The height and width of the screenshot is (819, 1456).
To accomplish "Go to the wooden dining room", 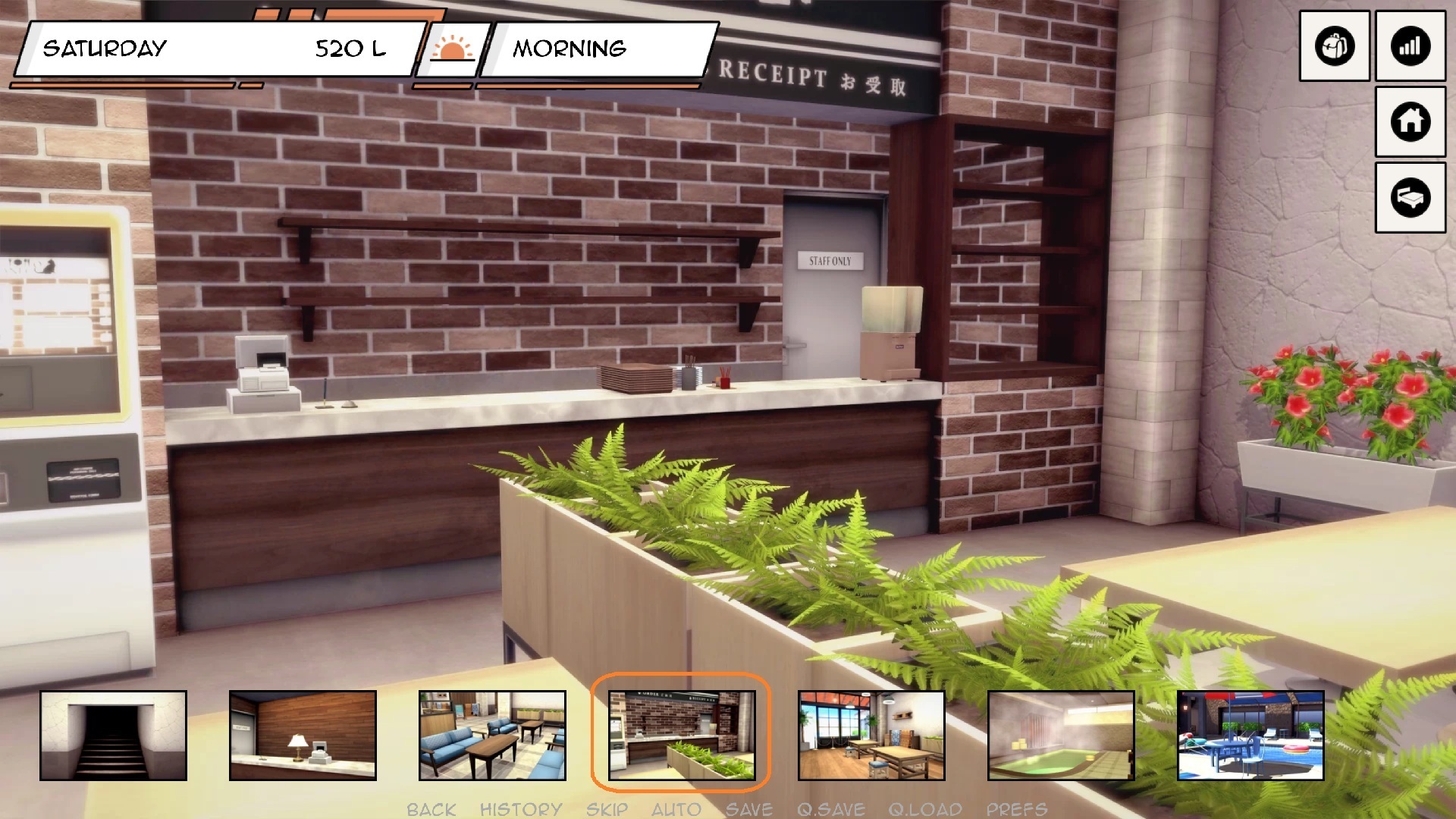I will (x=871, y=735).
